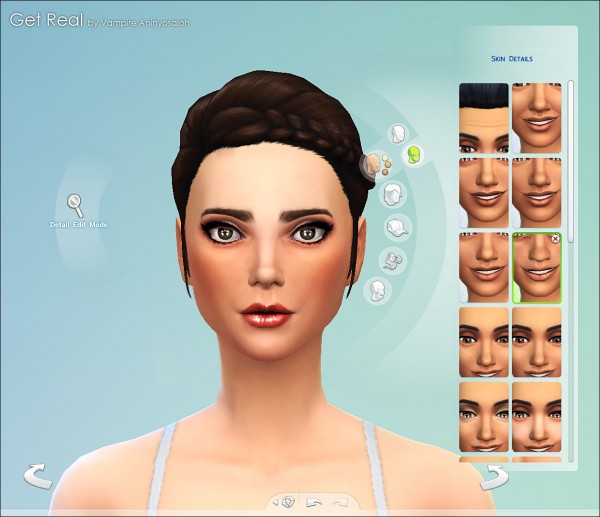Remove the selected skin detail via X badge

pos(555,239)
